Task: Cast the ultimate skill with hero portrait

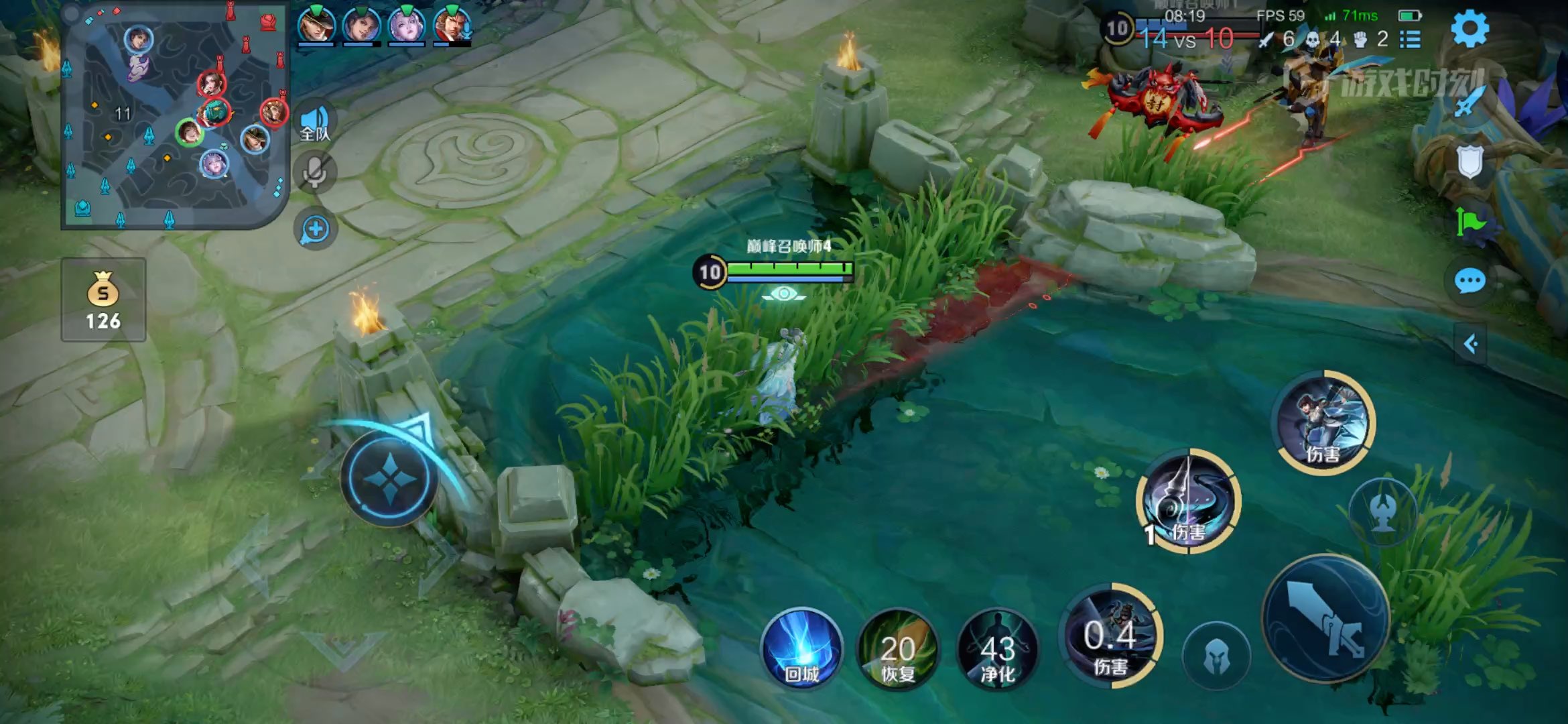Action: click(1323, 422)
